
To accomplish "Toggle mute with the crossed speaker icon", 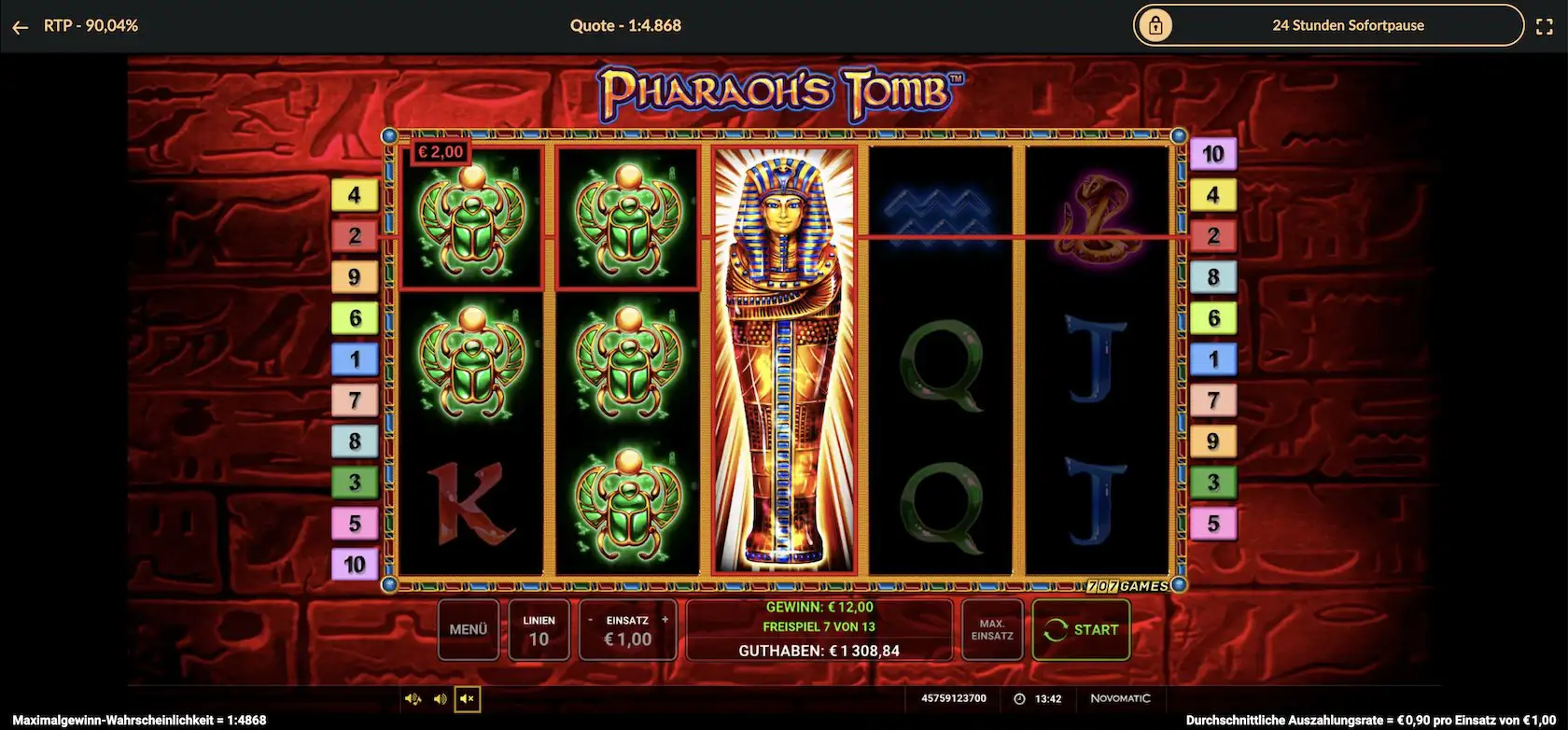I will pyautogui.click(x=467, y=698).
